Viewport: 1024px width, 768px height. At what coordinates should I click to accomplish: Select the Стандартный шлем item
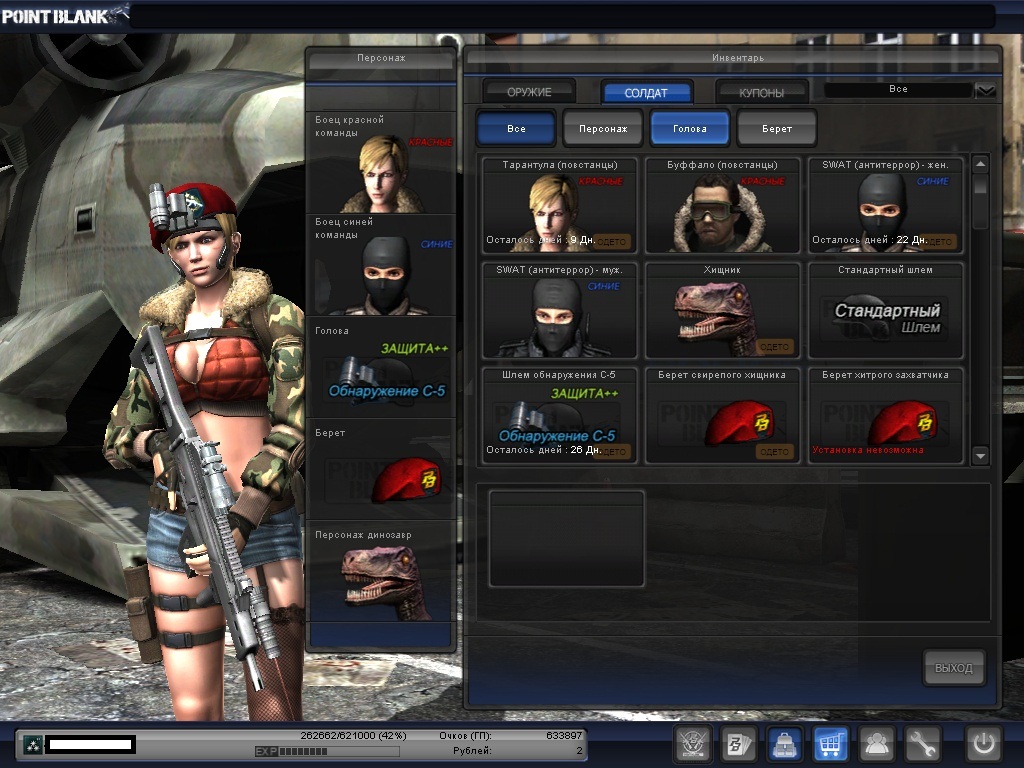click(x=886, y=310)
